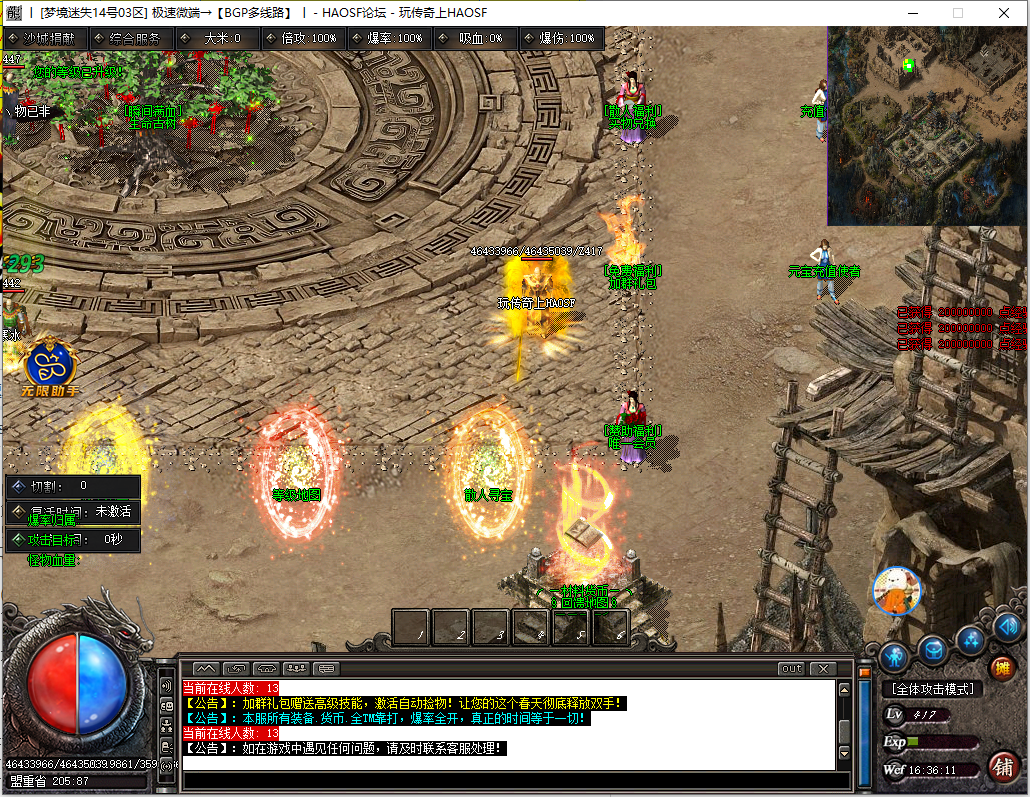The image size is (1030, 797).
Task: Open the 沙城捐献 donation menu
Action: pos(46,38)
